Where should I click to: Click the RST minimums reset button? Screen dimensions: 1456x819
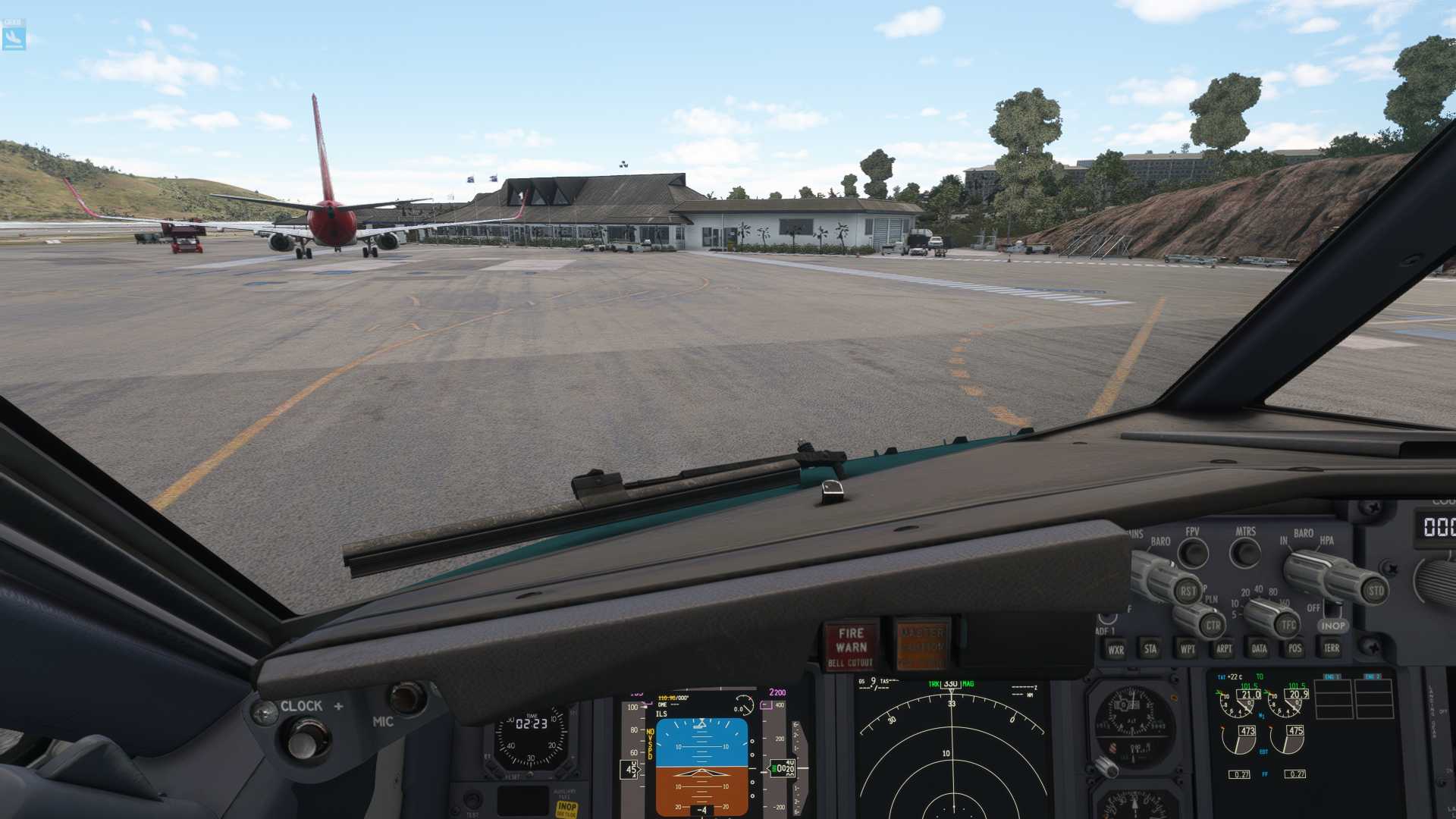coord(1187,591)
